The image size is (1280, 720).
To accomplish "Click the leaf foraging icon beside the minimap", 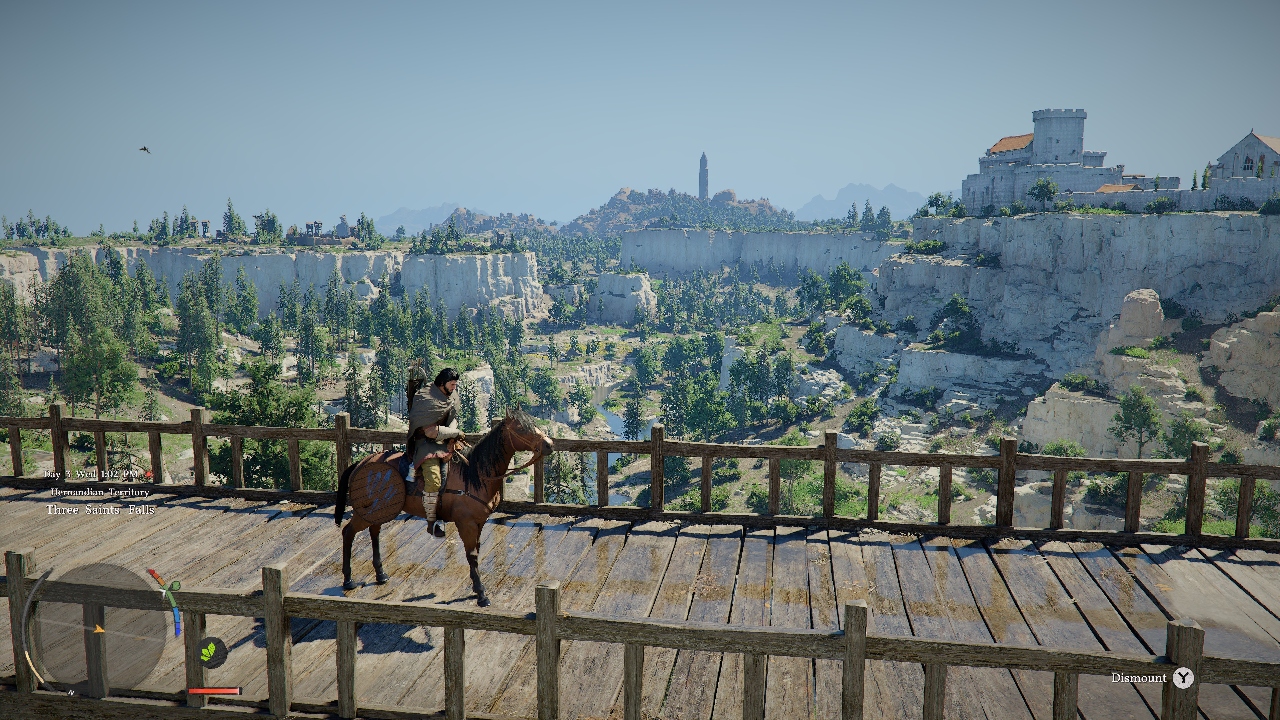I will click(210, 651).
